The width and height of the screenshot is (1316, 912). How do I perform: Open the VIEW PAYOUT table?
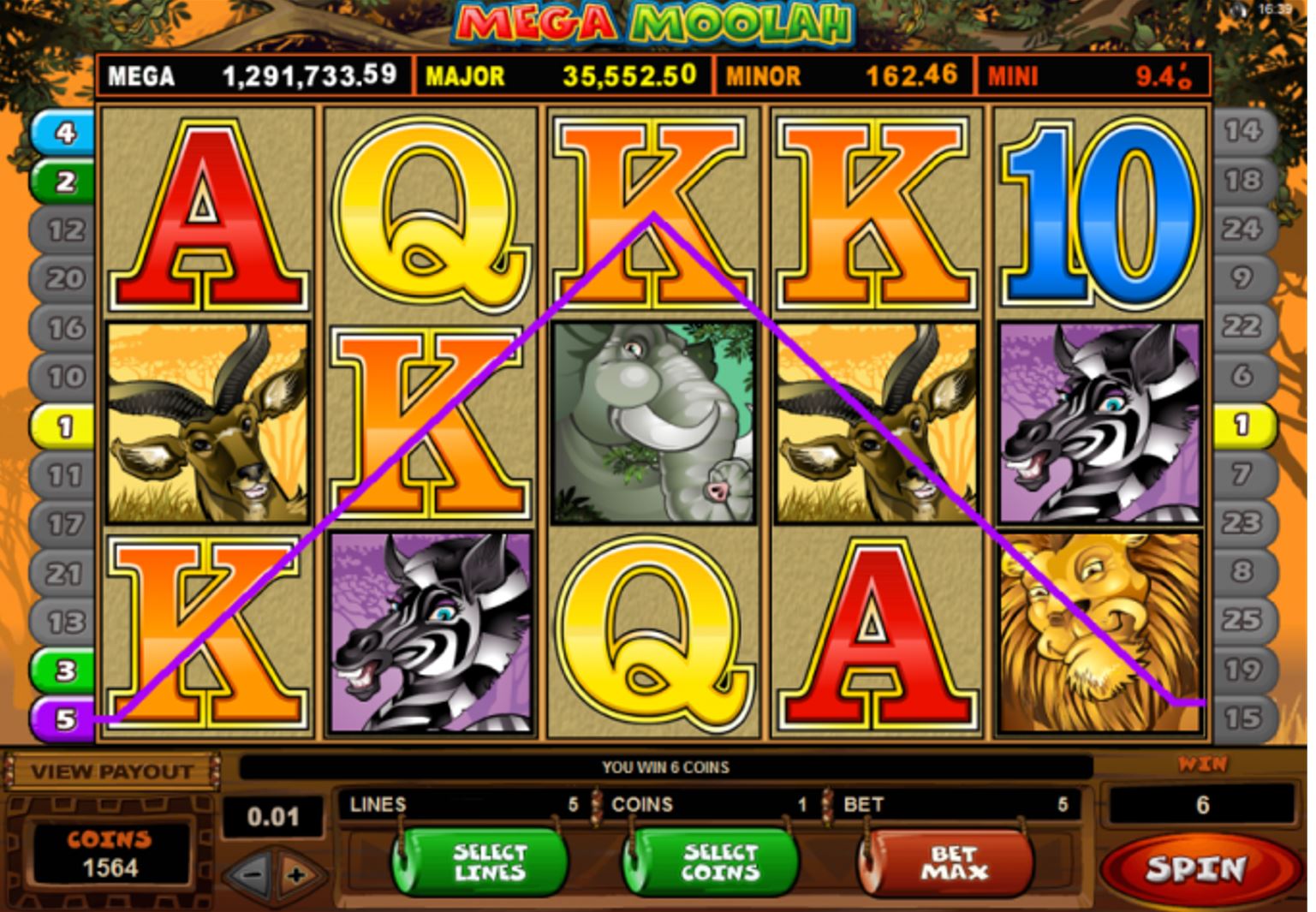111,769
